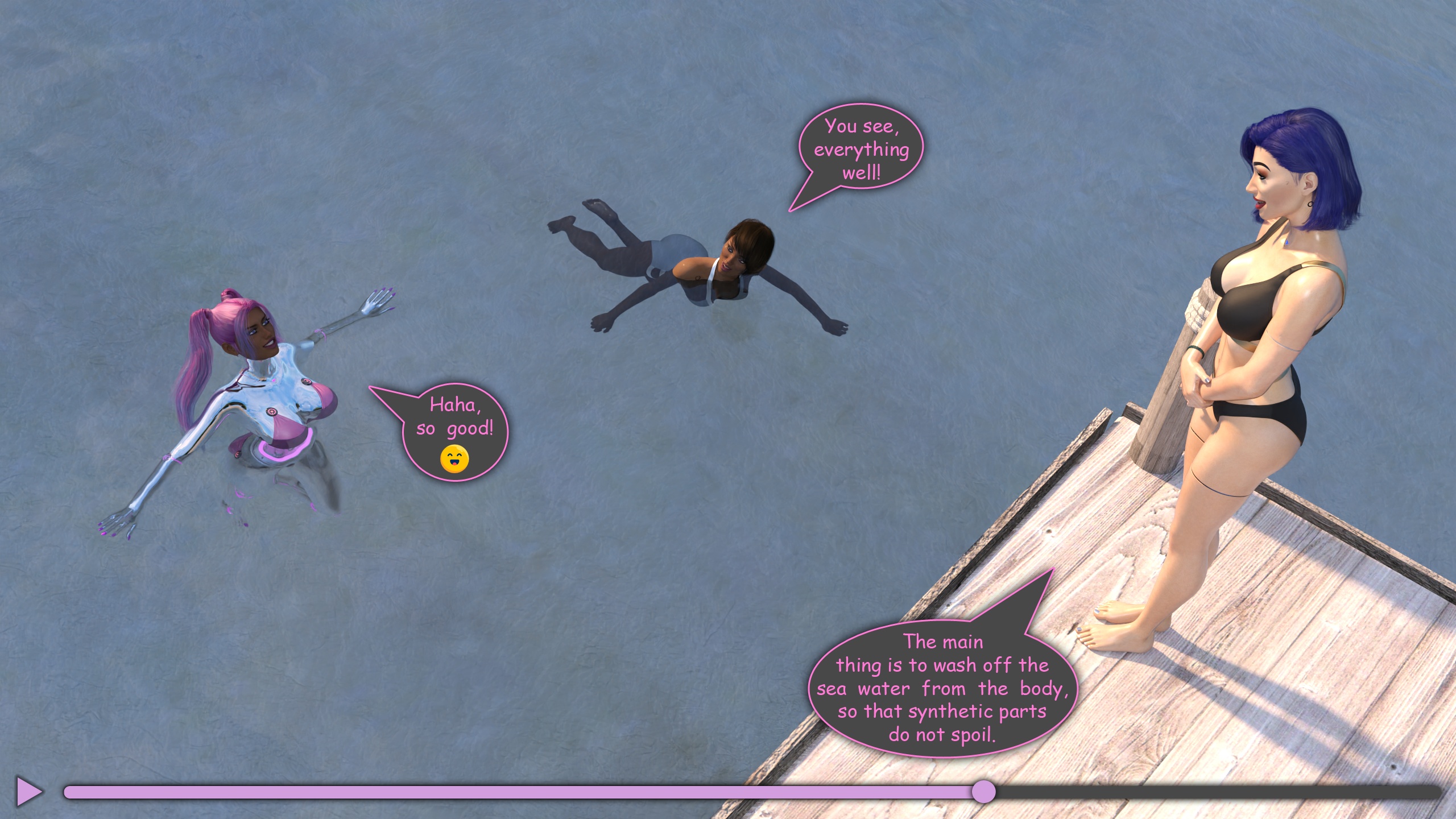Image resolution: width=1456 pixels, height=819 pixels.
Task: Click the purple play triangle button
Action: (x=28, y=791)
